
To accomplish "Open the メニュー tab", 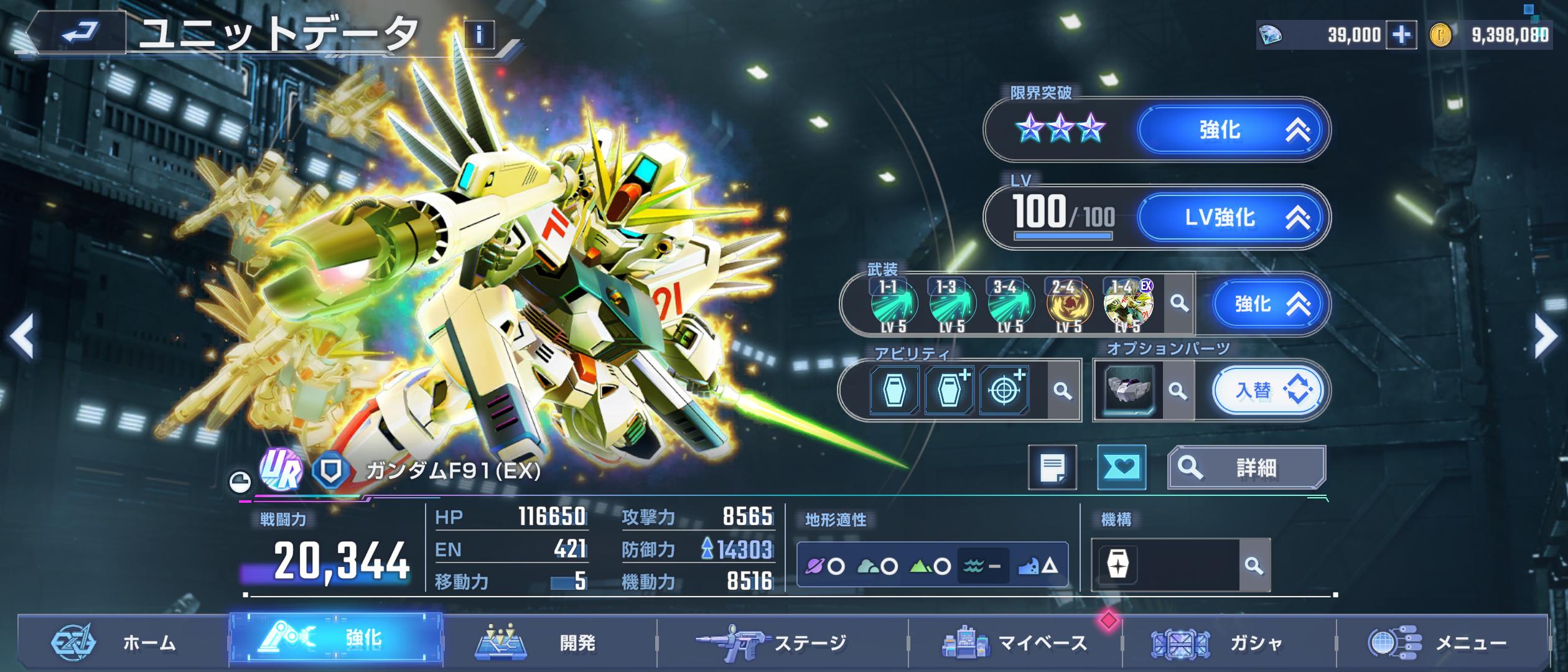I will (x=1442, y=643).
